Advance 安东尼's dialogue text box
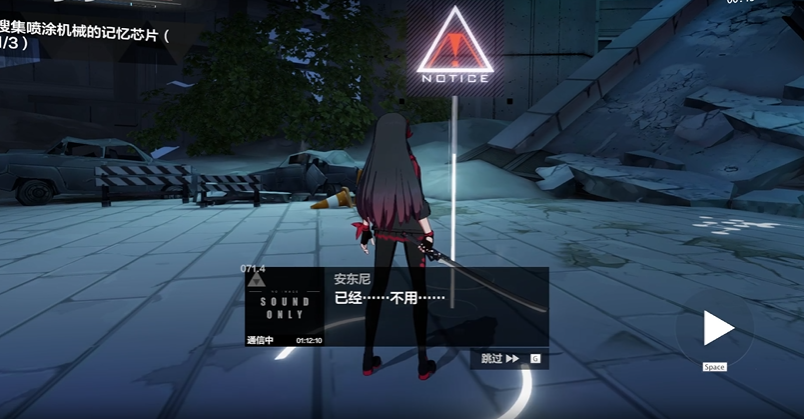This screenshot has height=419, width=804. point(436,306)
